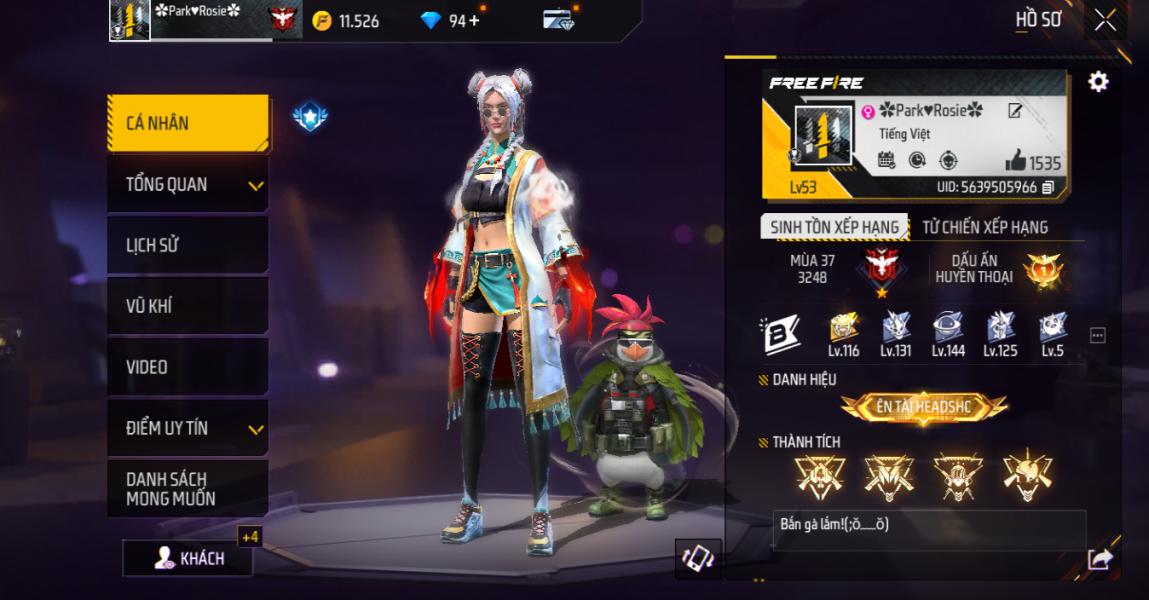Switch to TỬ CHIẾN XẾP HẠNG tab
Image resolution: width=1149 pixels, height=600 pixels.
(984, 227)
